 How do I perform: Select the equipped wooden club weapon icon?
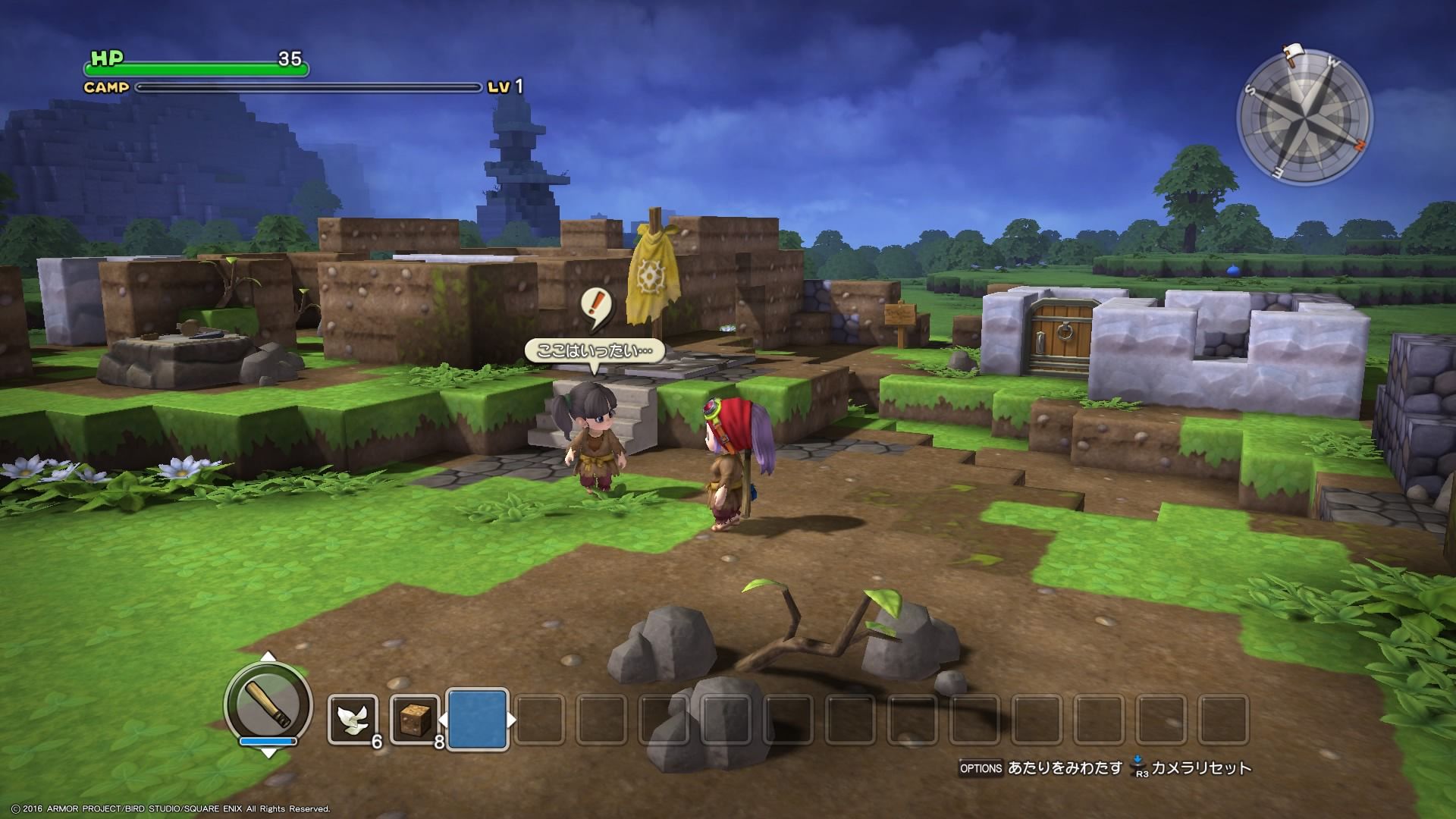268,703
